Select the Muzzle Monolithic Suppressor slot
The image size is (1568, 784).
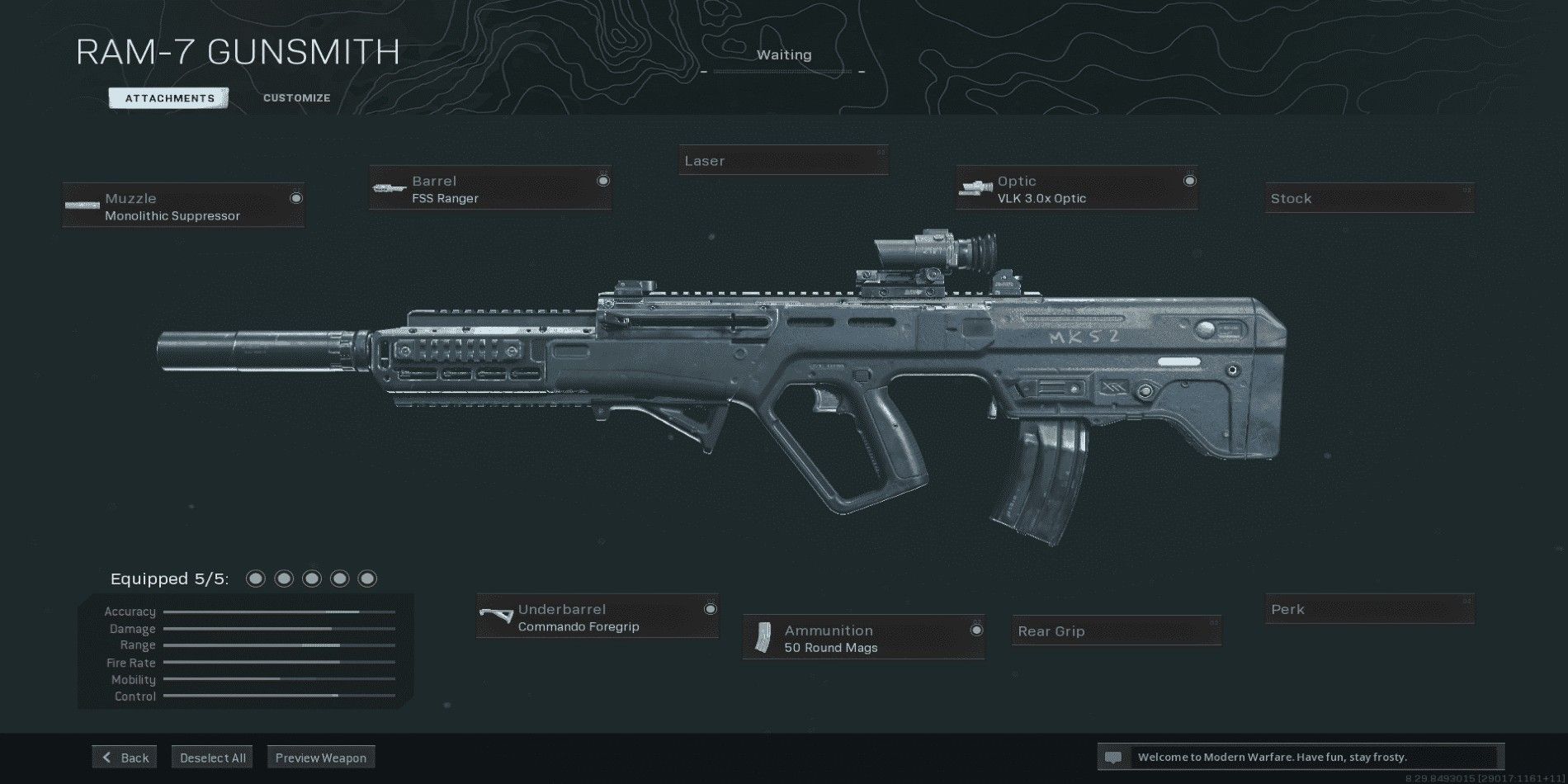(x=184, y=206)
